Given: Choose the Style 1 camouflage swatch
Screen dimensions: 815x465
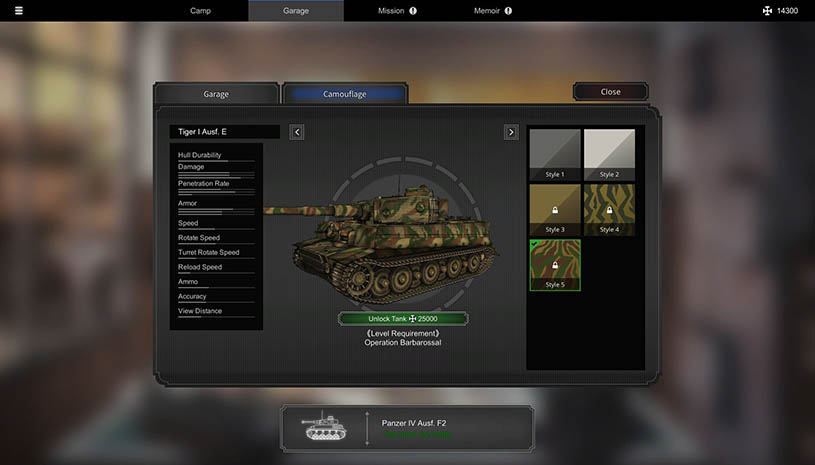Looking at the screenshot, I should click(555, 154).
